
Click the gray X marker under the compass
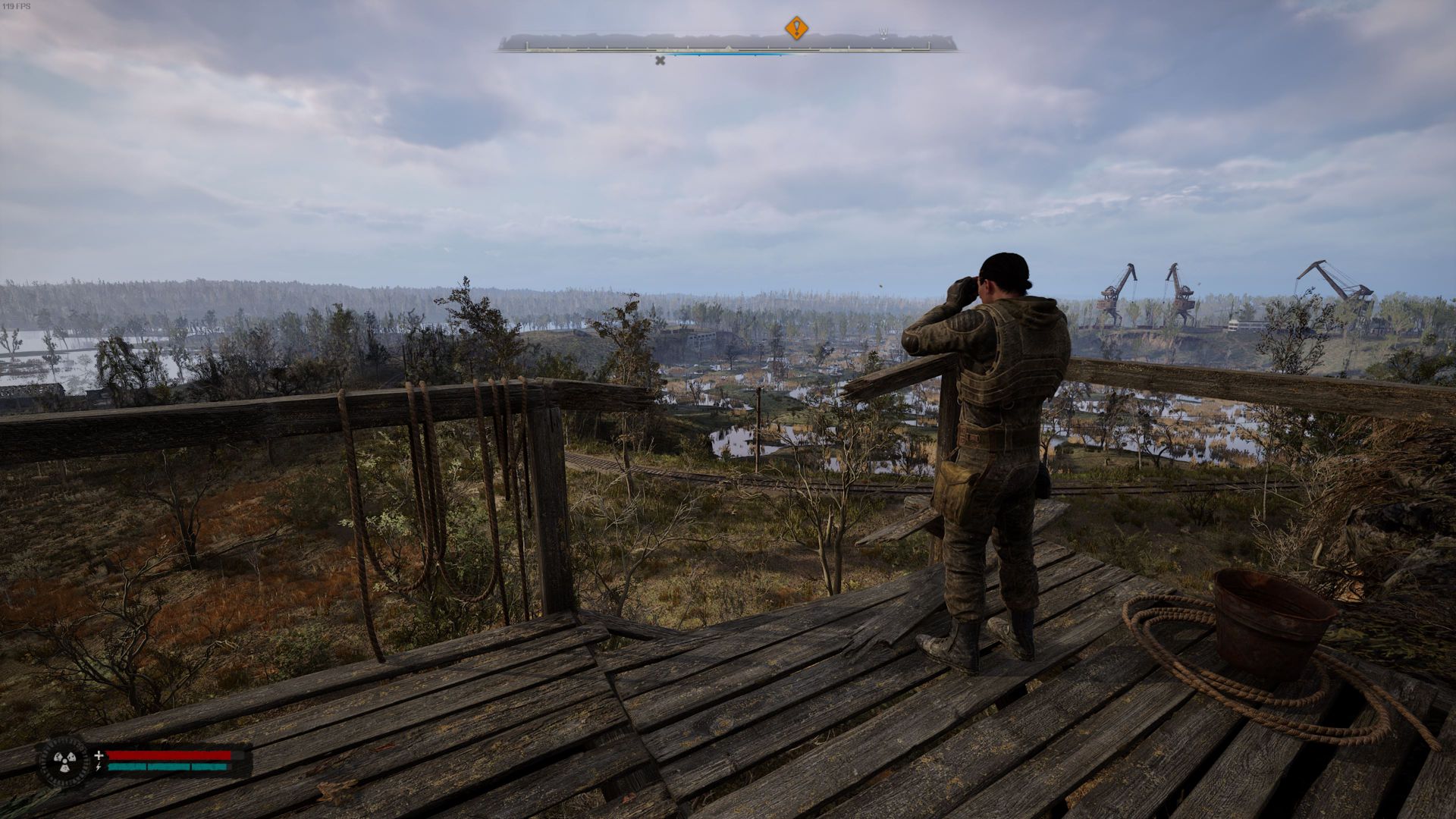coord(660,61)
